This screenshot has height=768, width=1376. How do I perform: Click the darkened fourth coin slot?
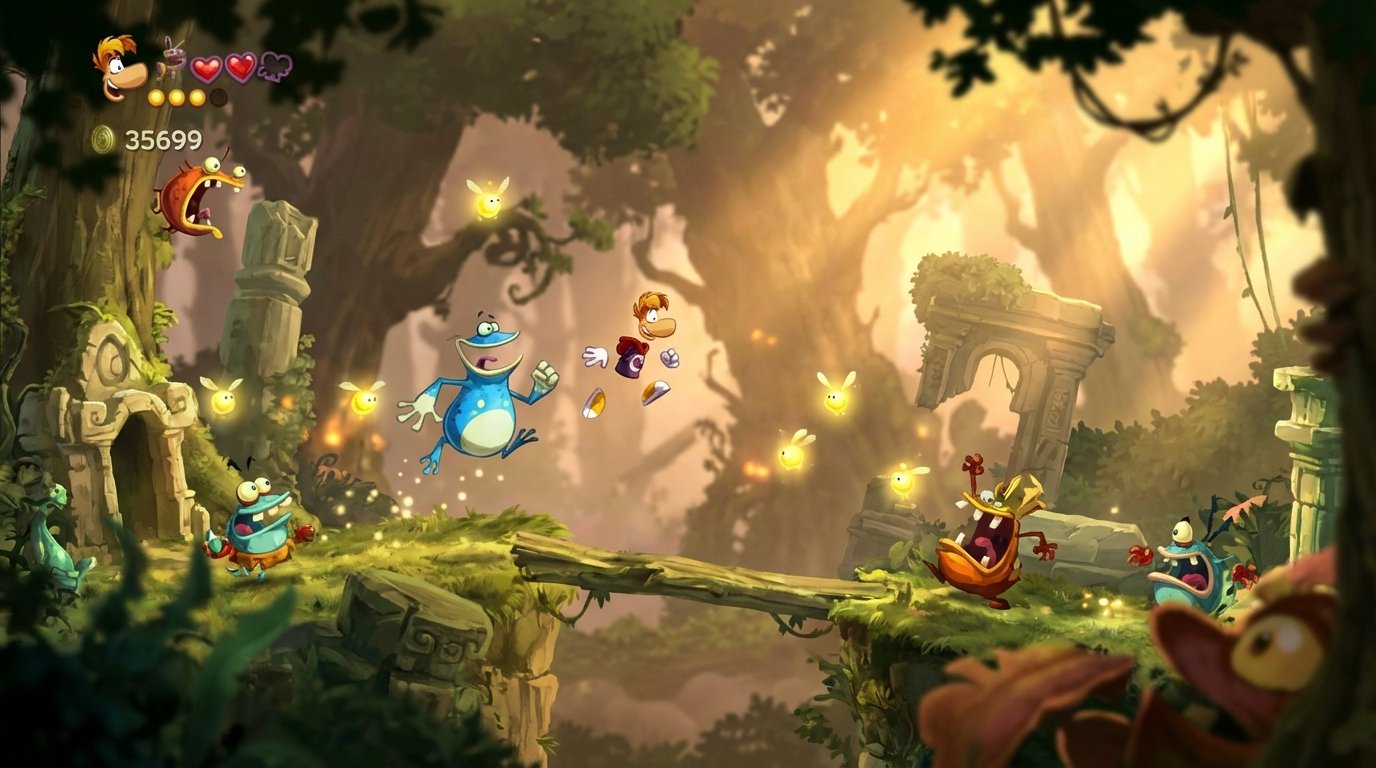pos(218,97)
